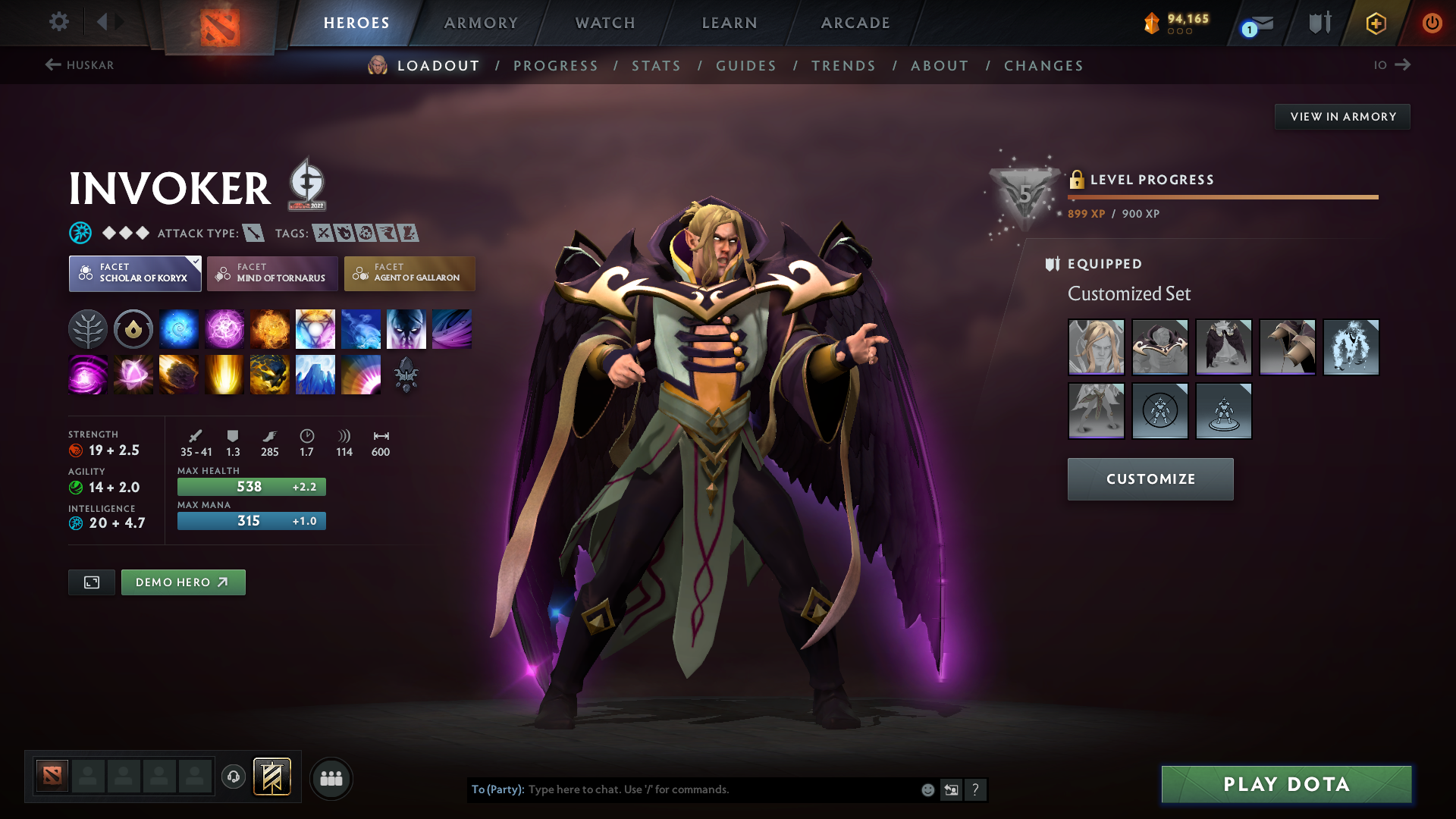Expand the party finder button

[x=331, y=778]
